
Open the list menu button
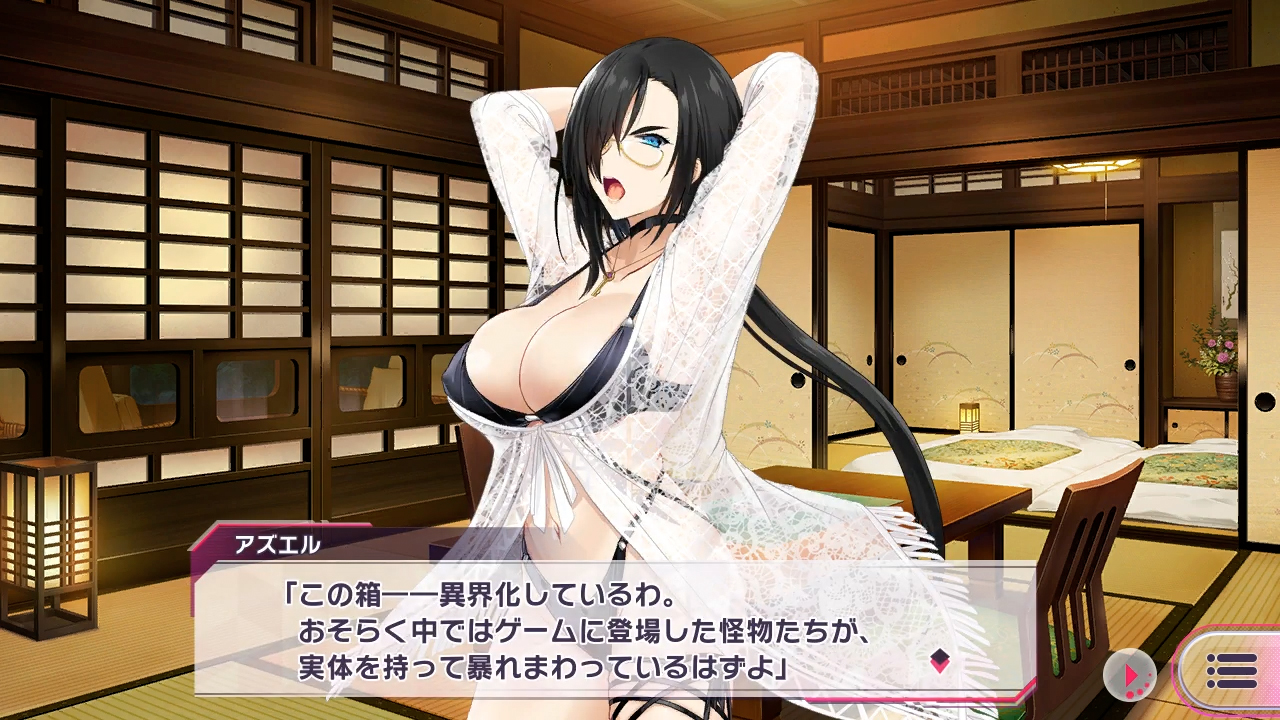point(1232,671)
